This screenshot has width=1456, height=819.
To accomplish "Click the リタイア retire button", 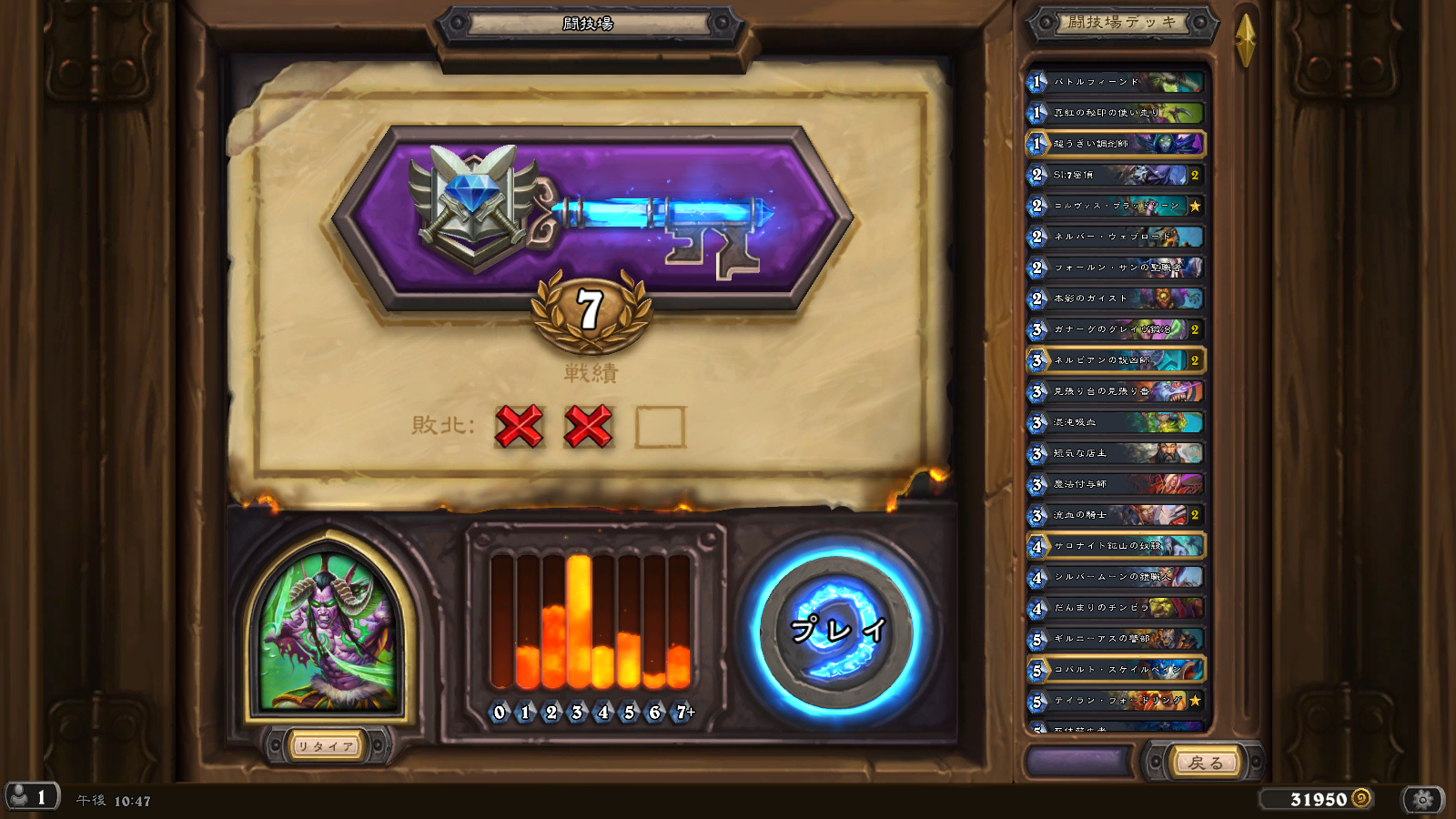I will [x=326, y=746].
